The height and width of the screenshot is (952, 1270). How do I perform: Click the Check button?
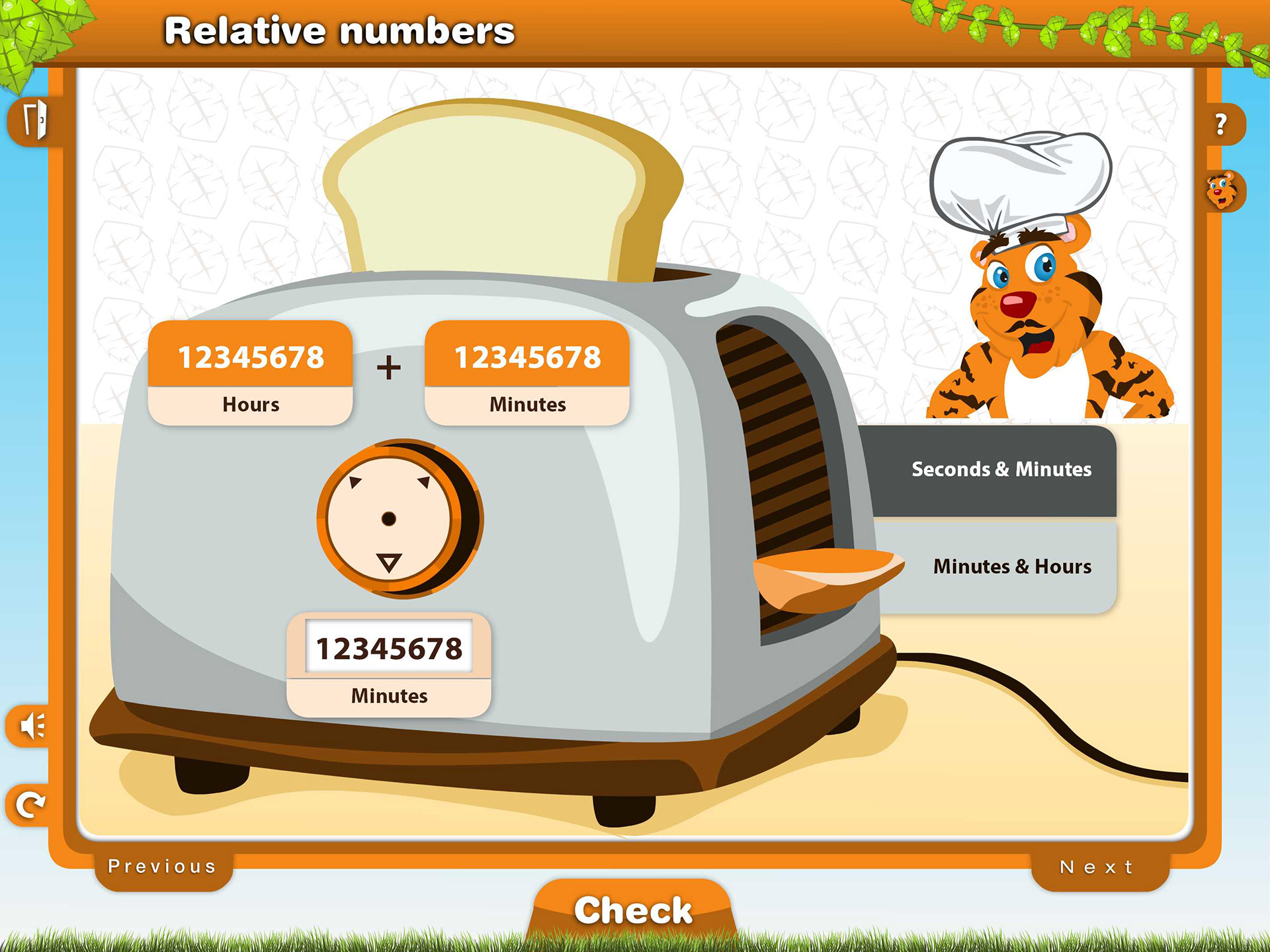coord(632,910)
